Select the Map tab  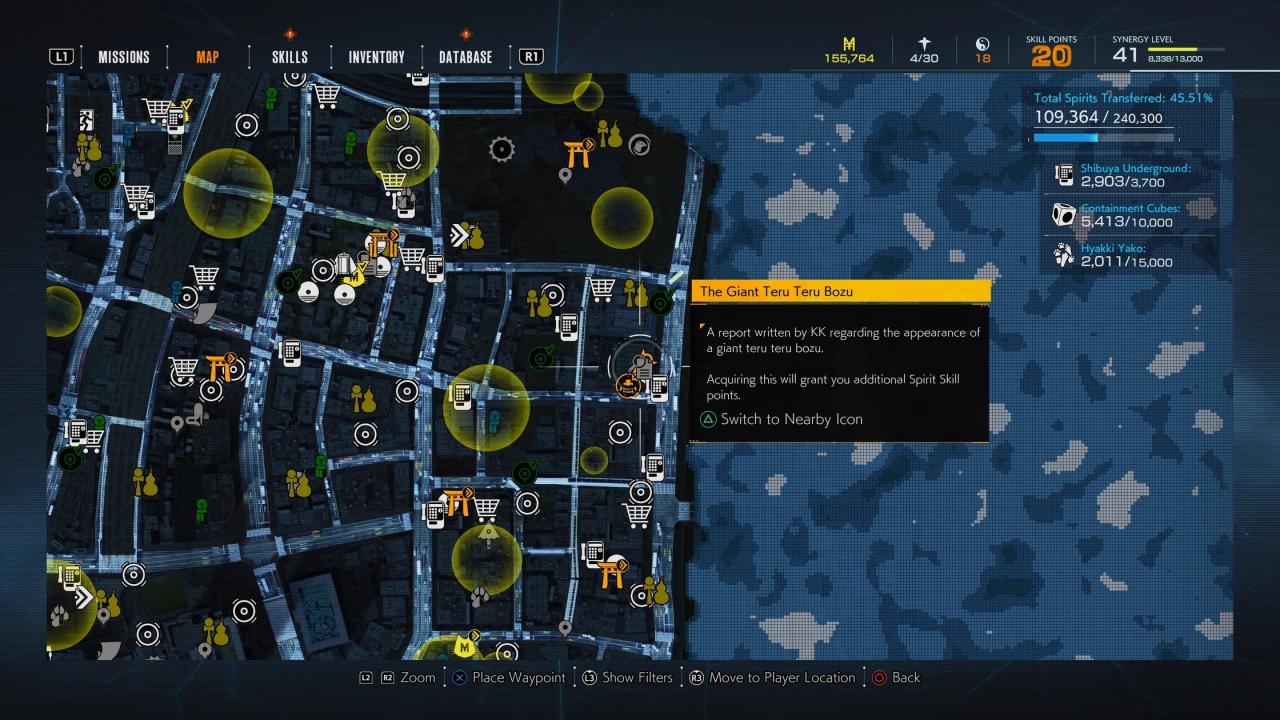point(207,57)
